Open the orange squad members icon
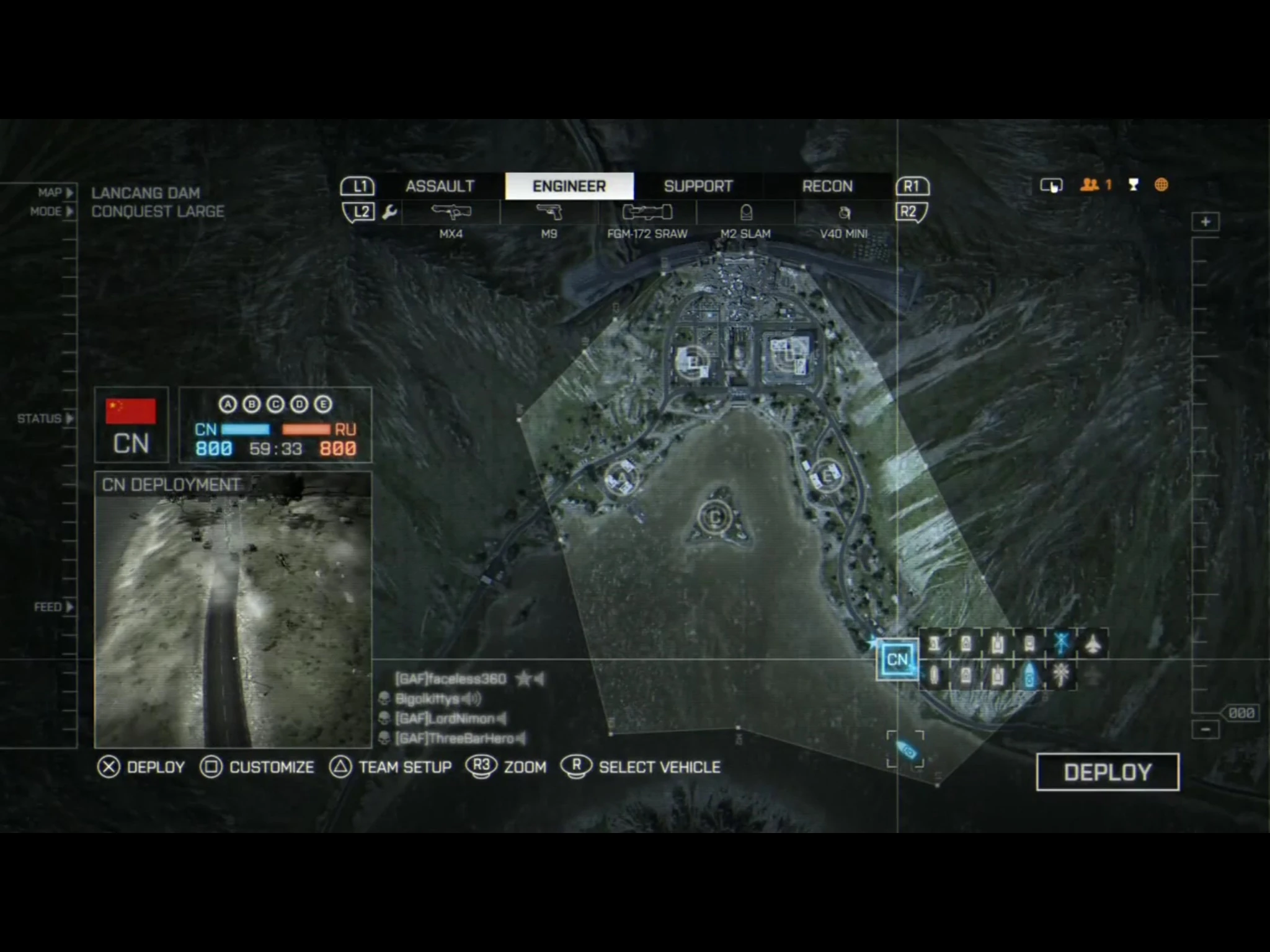The image size is (1270, 952). click(x=1090, y=185)
